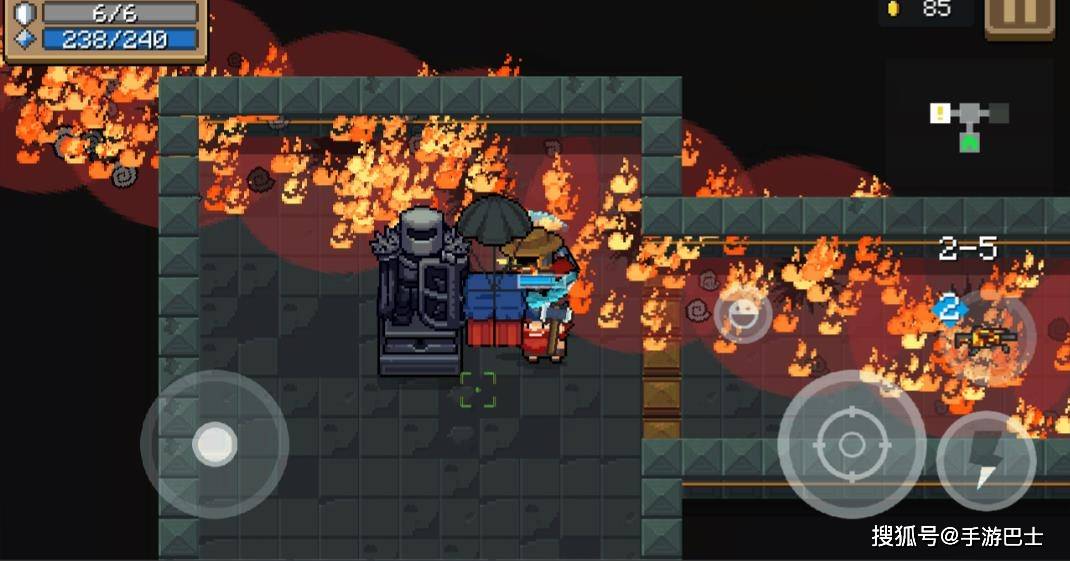Tap the crosshair attack button

(x=851, y=444)
